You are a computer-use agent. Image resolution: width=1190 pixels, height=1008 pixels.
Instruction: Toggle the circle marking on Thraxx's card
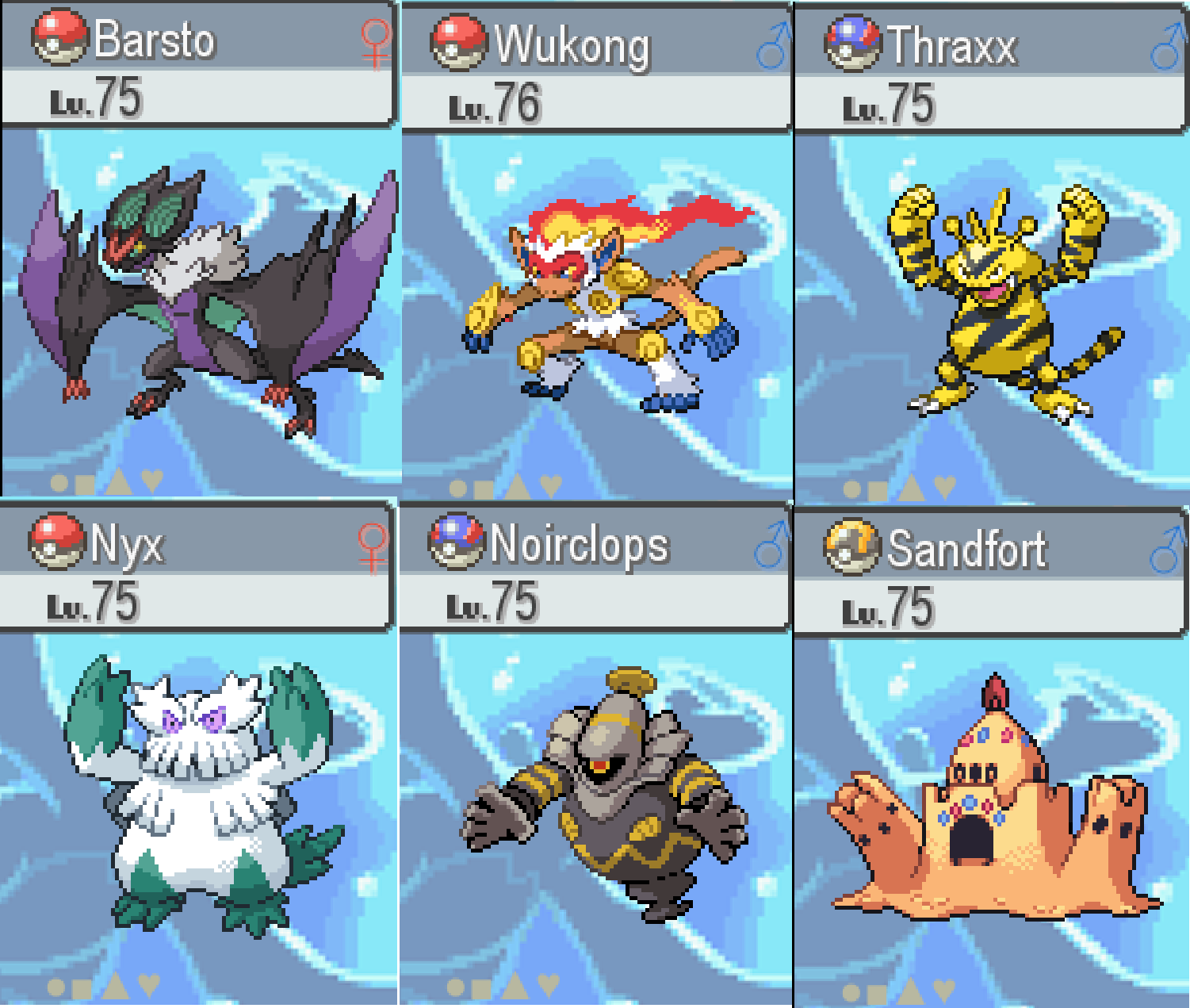[851, 489]
